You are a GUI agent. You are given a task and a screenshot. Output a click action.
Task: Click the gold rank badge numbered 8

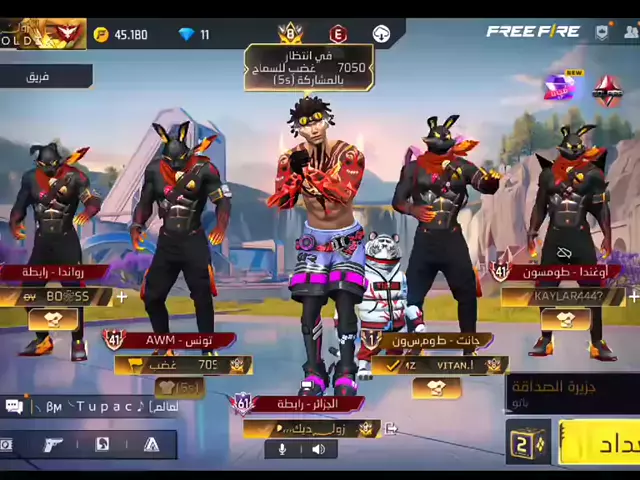[x=291, y=34]
